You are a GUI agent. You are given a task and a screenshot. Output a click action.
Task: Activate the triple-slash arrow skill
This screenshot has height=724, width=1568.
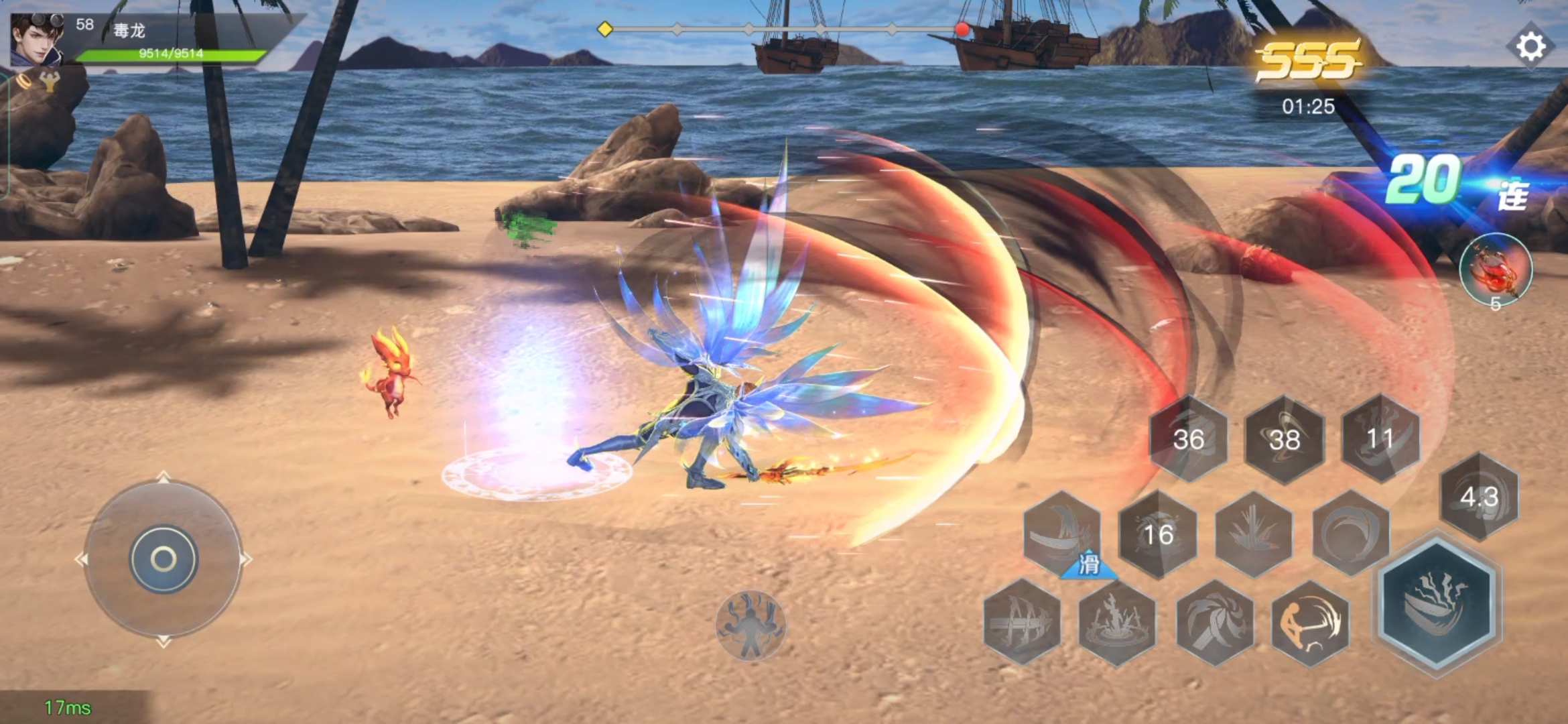pos(1022,623)
